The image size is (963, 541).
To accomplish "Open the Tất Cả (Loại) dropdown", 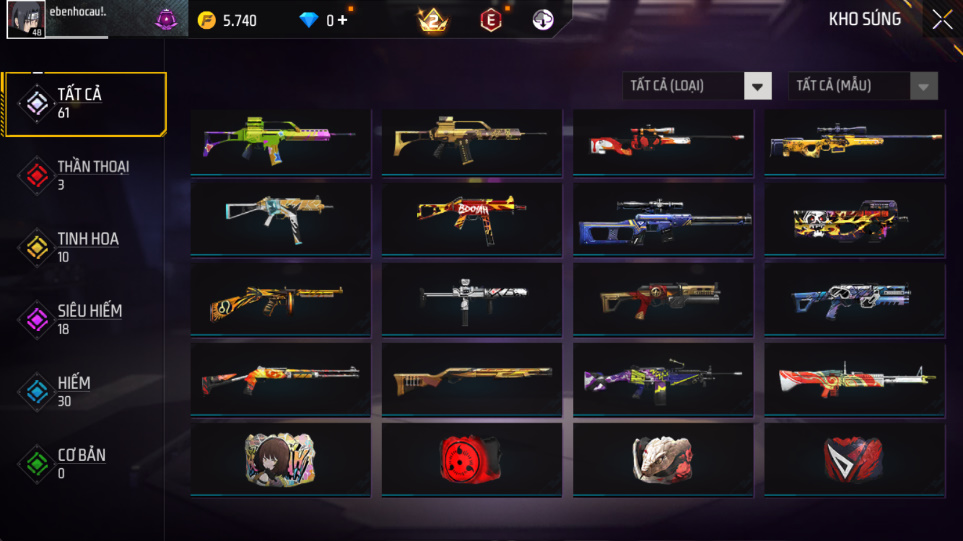I will (697, 86).
